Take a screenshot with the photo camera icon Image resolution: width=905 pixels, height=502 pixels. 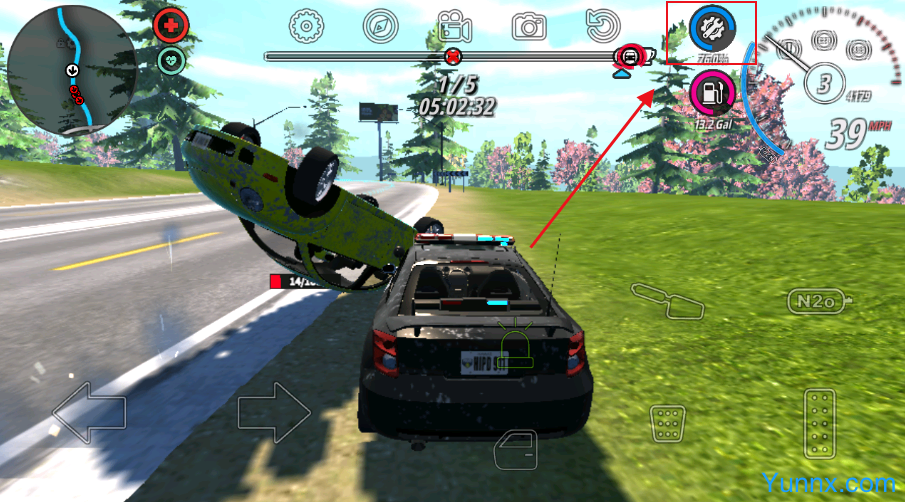point(529,25)
